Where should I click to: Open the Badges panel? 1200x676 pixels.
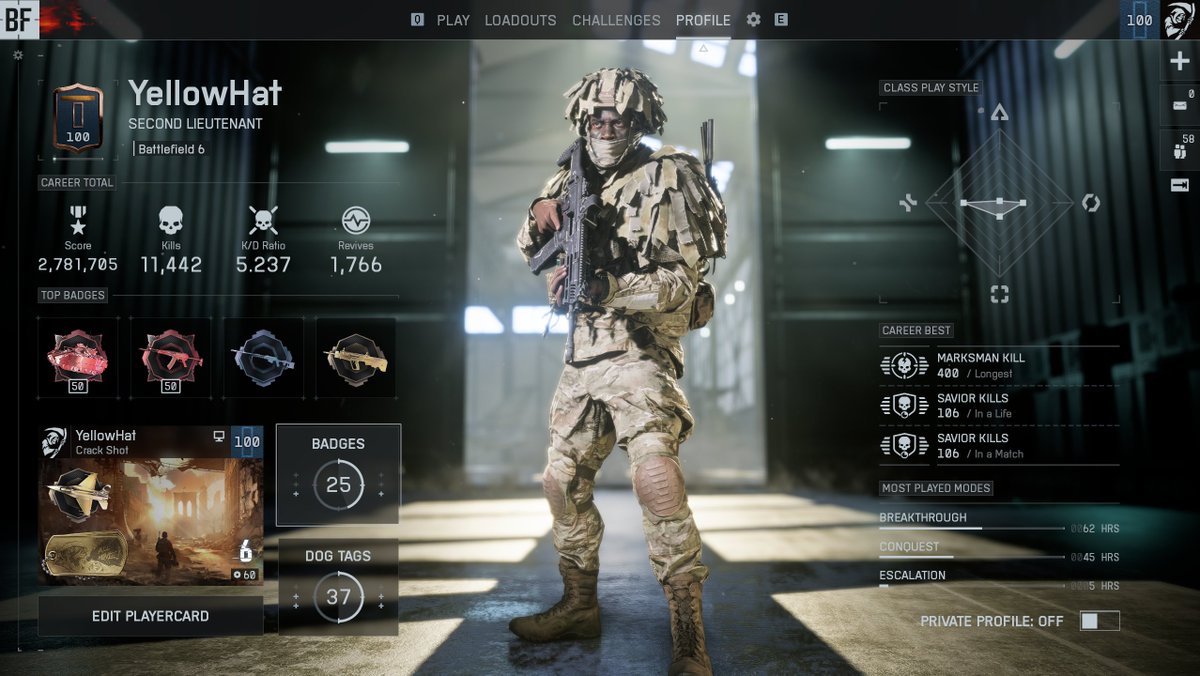[338, 474]
